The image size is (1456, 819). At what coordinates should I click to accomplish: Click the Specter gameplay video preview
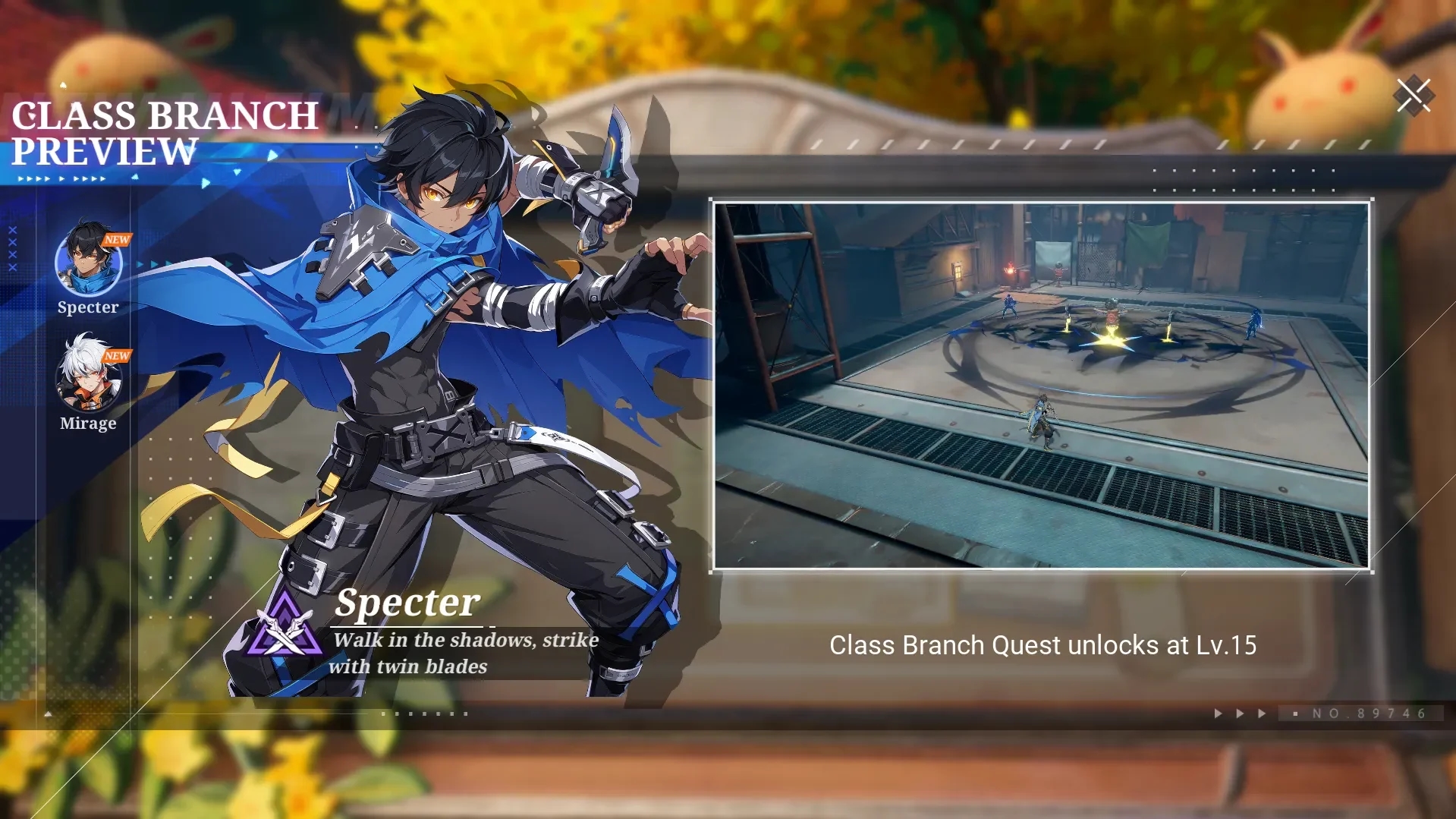(x=1041, y=383)
